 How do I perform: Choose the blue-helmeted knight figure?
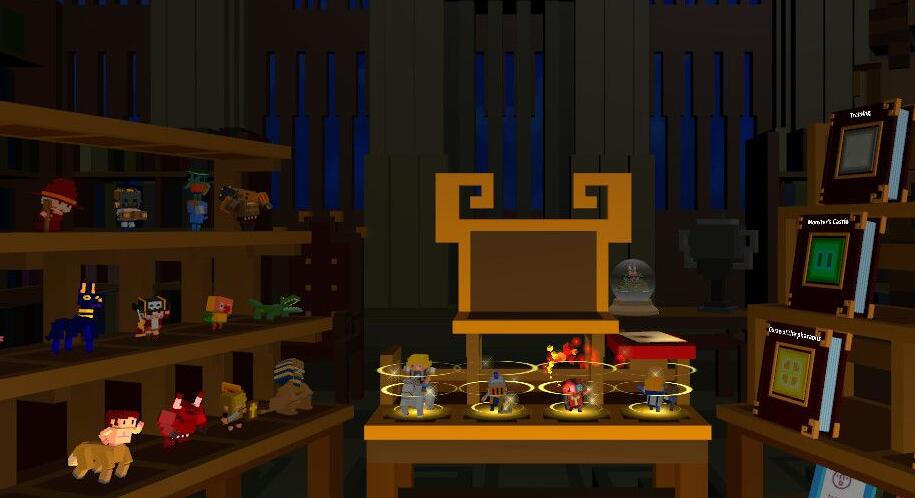[496, 391]
